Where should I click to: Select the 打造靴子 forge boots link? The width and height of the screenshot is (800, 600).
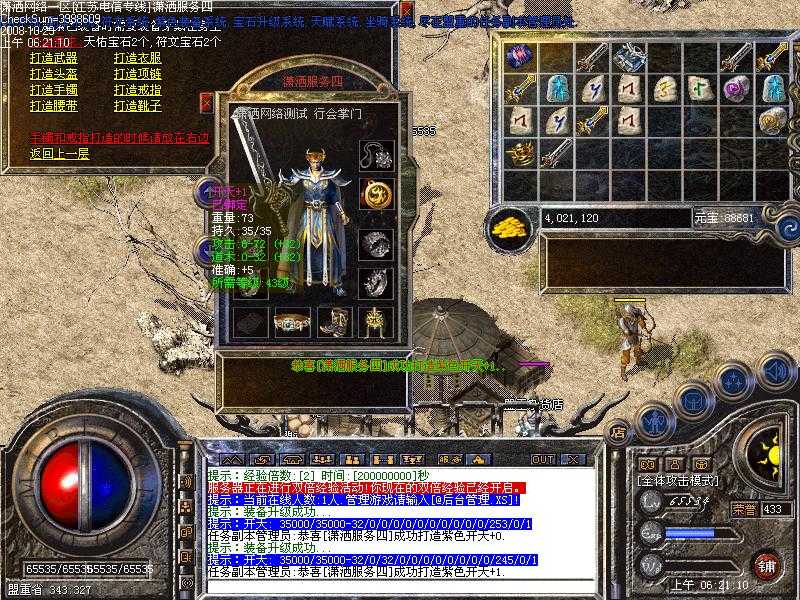coord(138,105)
